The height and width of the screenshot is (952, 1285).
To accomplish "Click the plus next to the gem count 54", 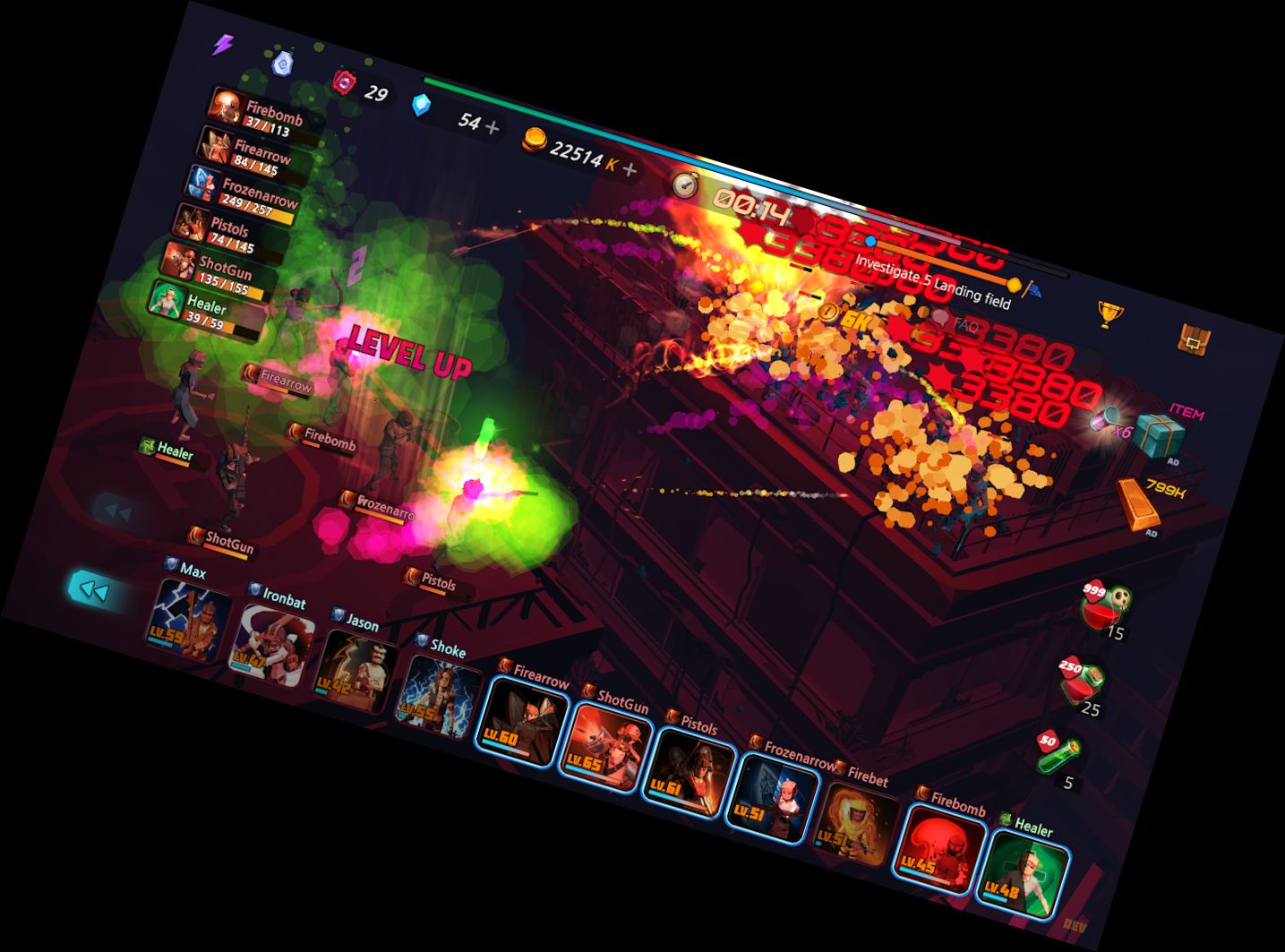I will pyautogui.click(x=491, y=126).
